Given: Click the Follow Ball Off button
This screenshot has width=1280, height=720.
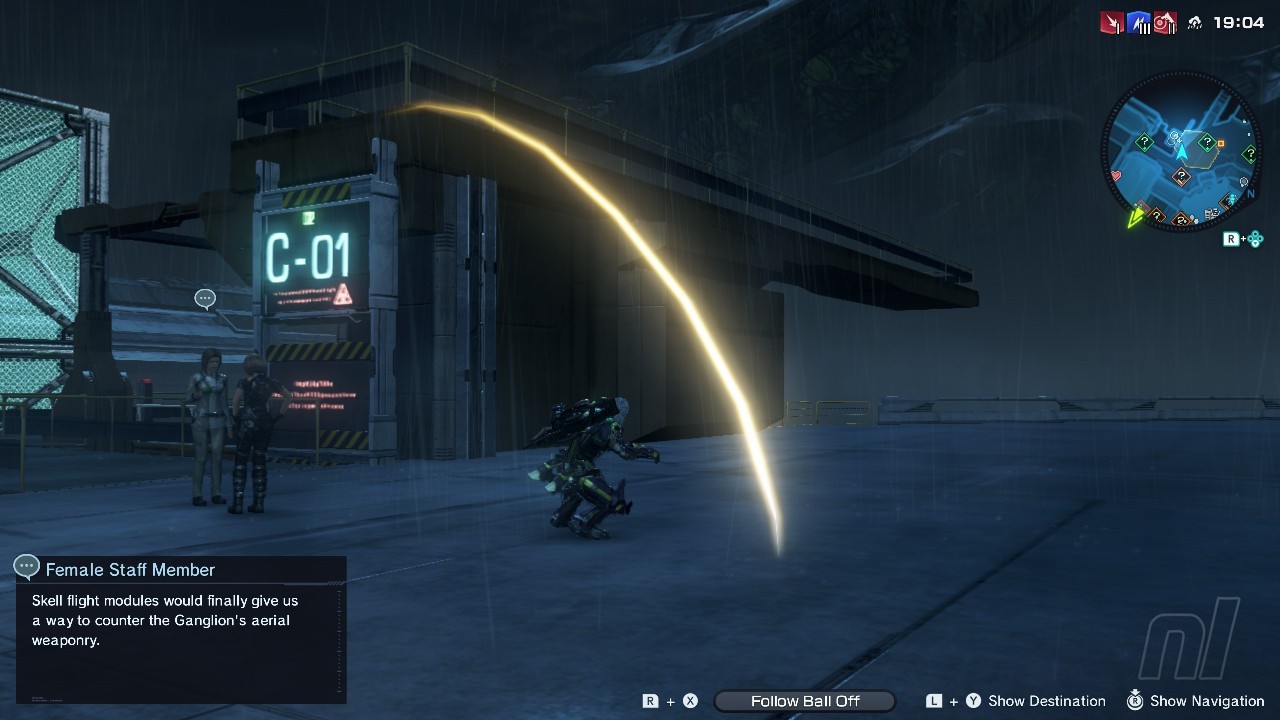Looking at the screenshot, I should 805,701.
